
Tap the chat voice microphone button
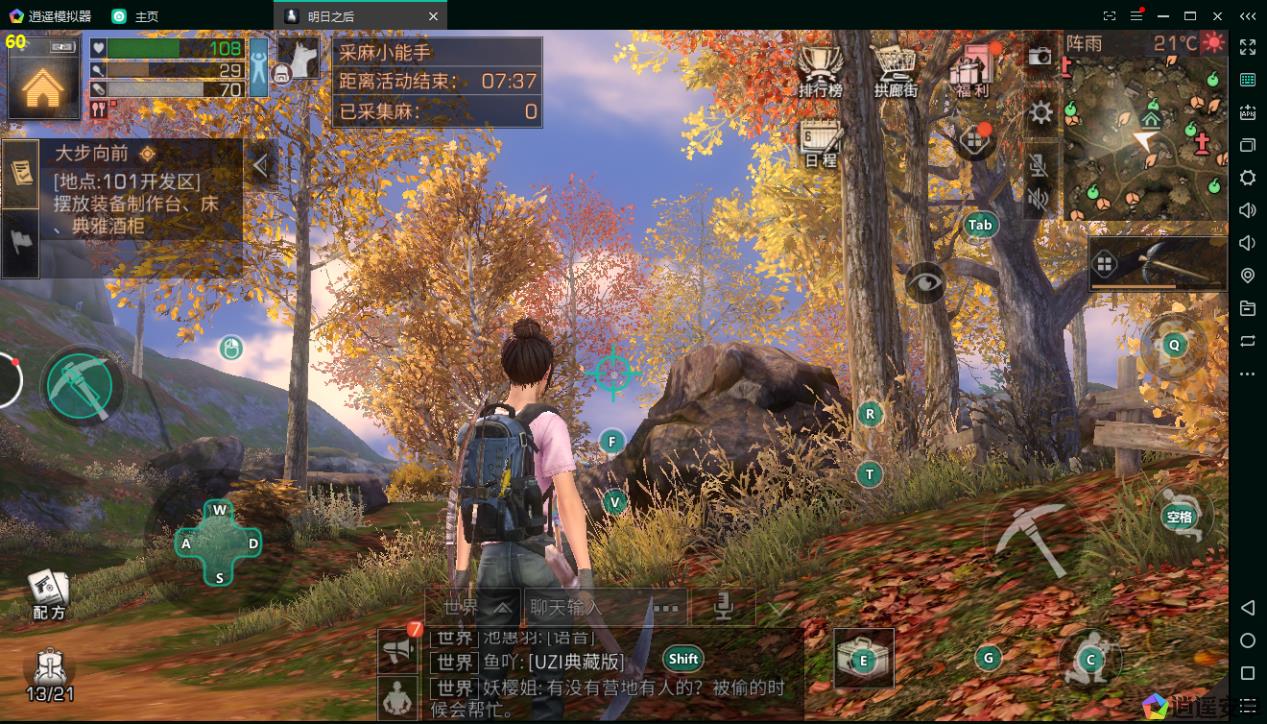click(x=721, y=607)
